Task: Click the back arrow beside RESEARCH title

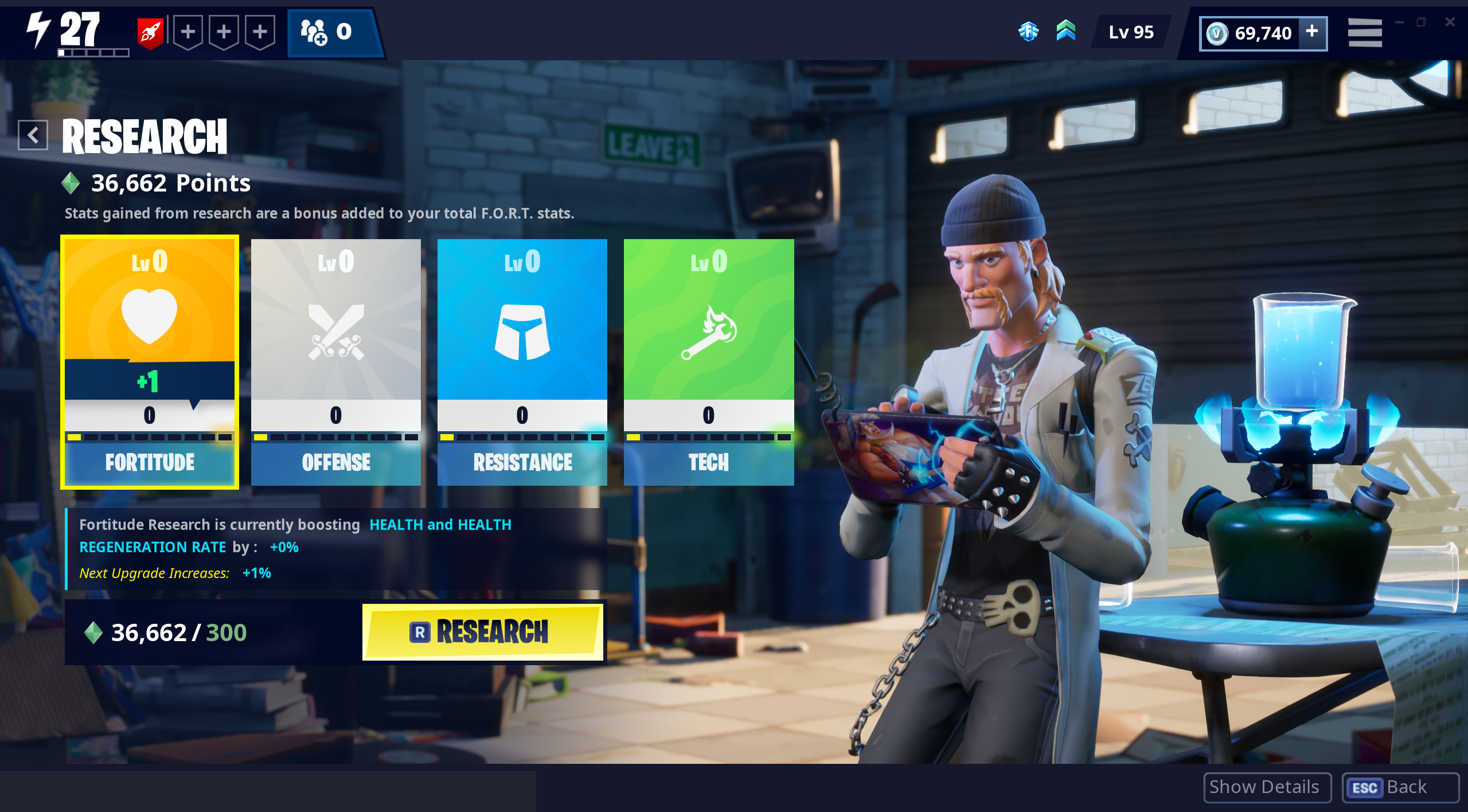Action: click(x=33, y=135)
